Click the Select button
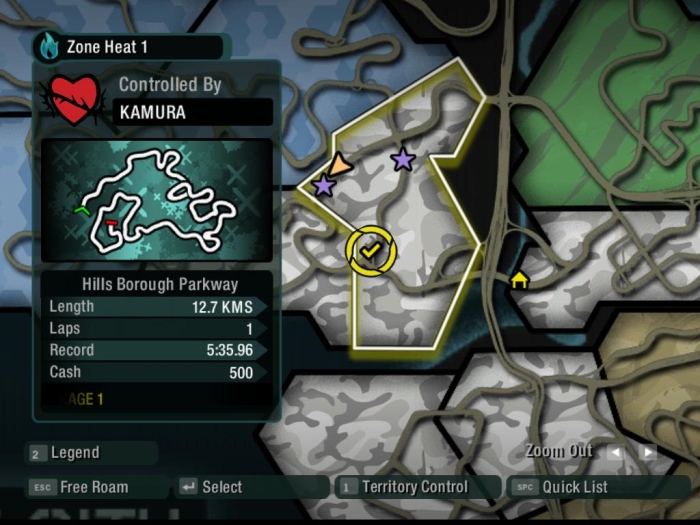Screen dimensions: 700x525 tap(221, 487)
